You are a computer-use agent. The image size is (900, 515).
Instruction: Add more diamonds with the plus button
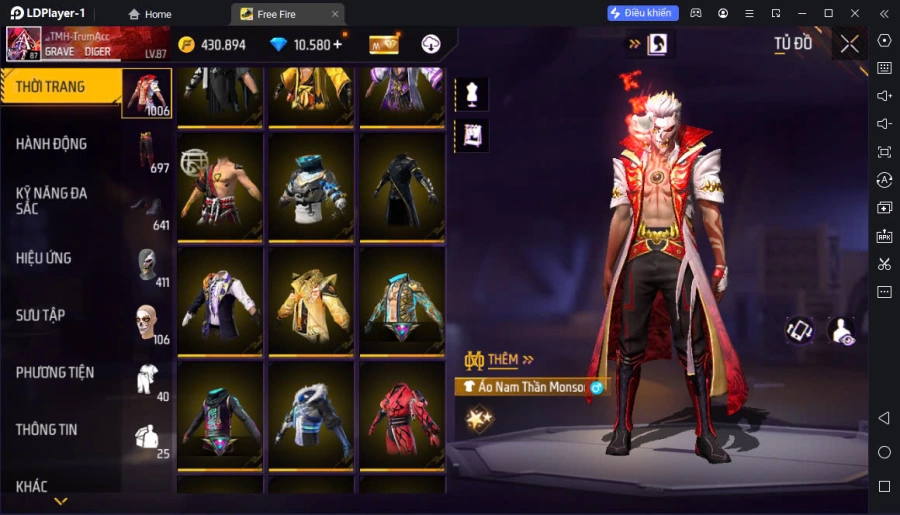click(337, 45)
